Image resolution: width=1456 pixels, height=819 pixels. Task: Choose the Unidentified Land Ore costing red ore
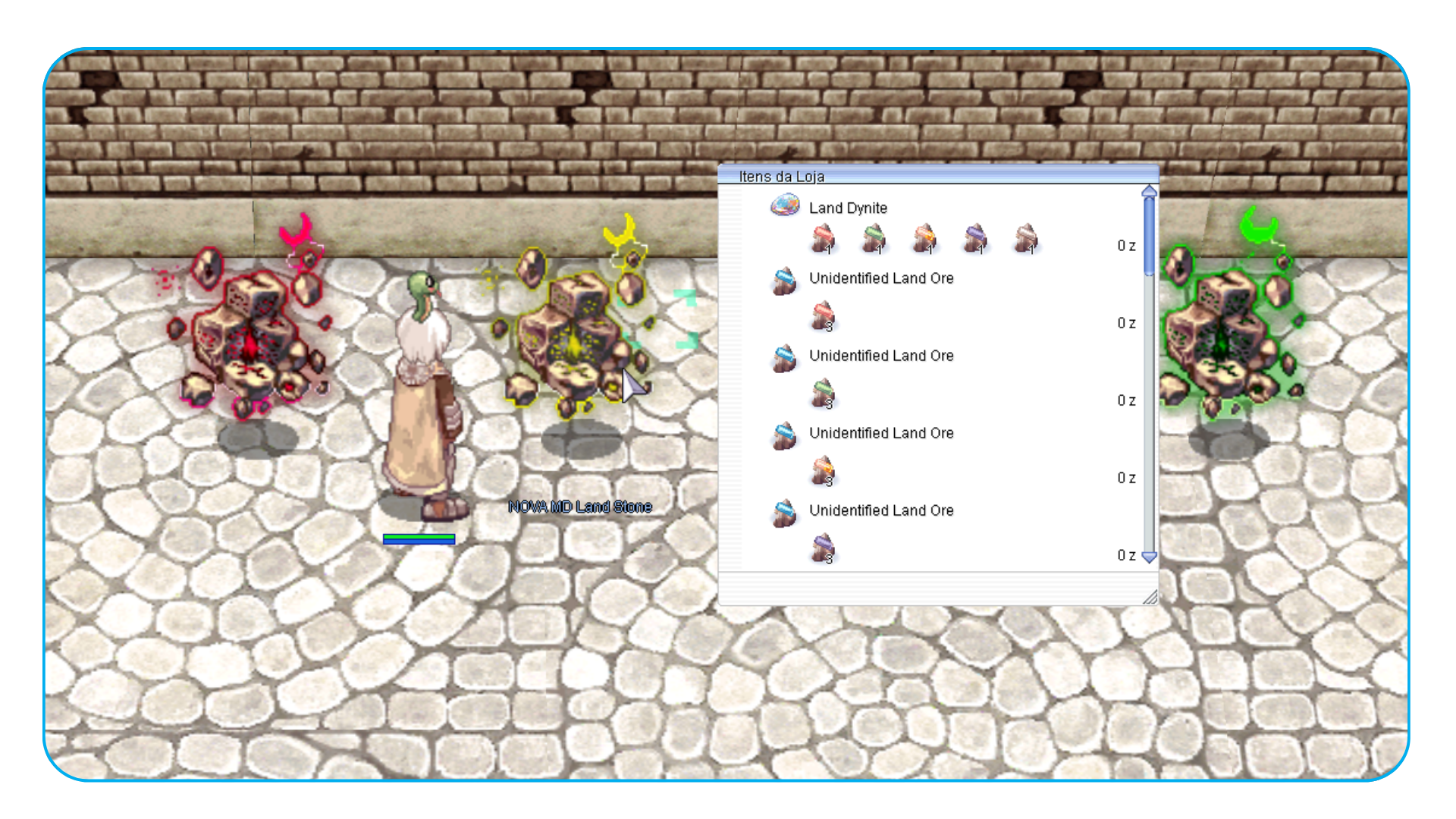[880, 278]
